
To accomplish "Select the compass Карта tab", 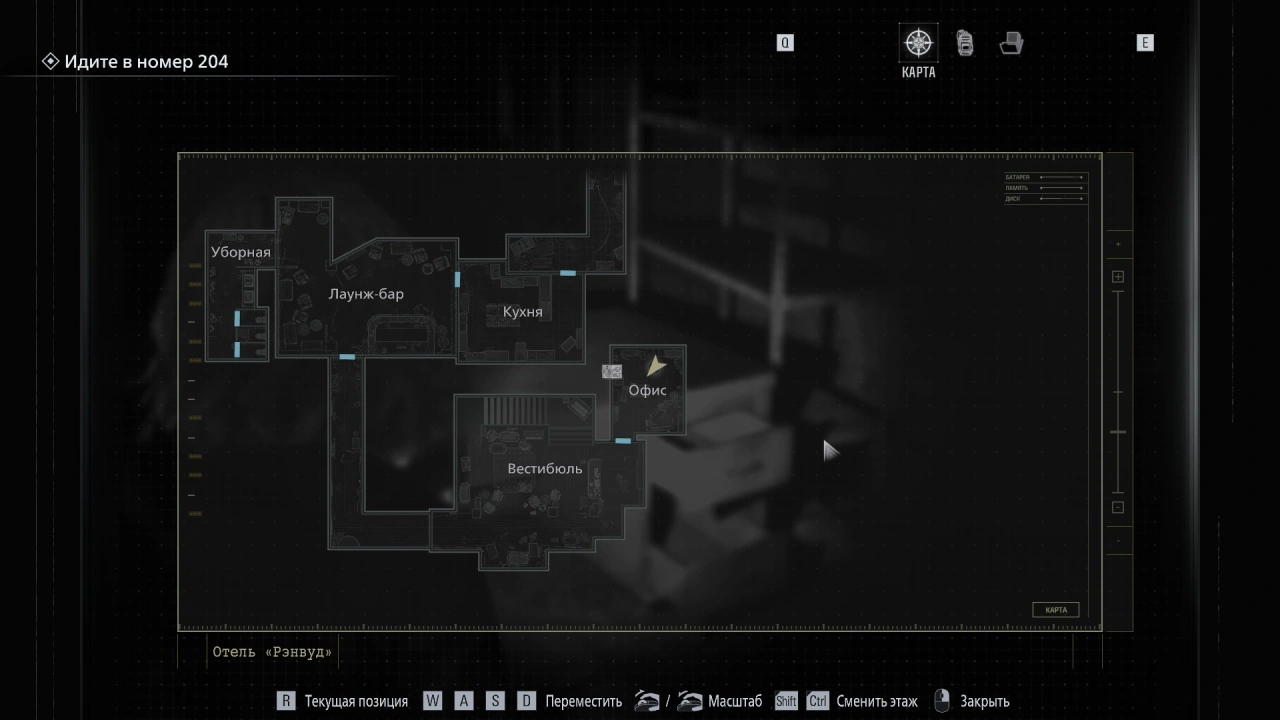I will [x=918, y=44].
